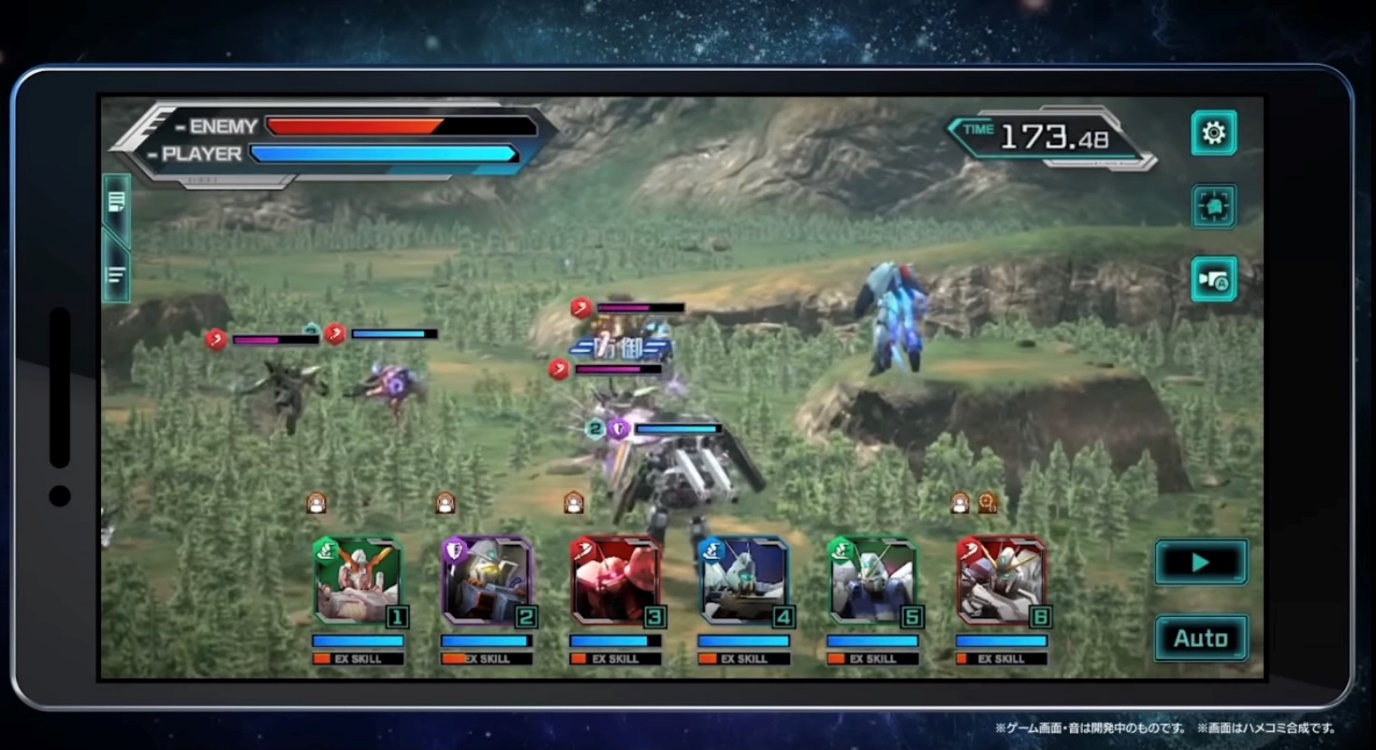Open the lower list tab

116,273
